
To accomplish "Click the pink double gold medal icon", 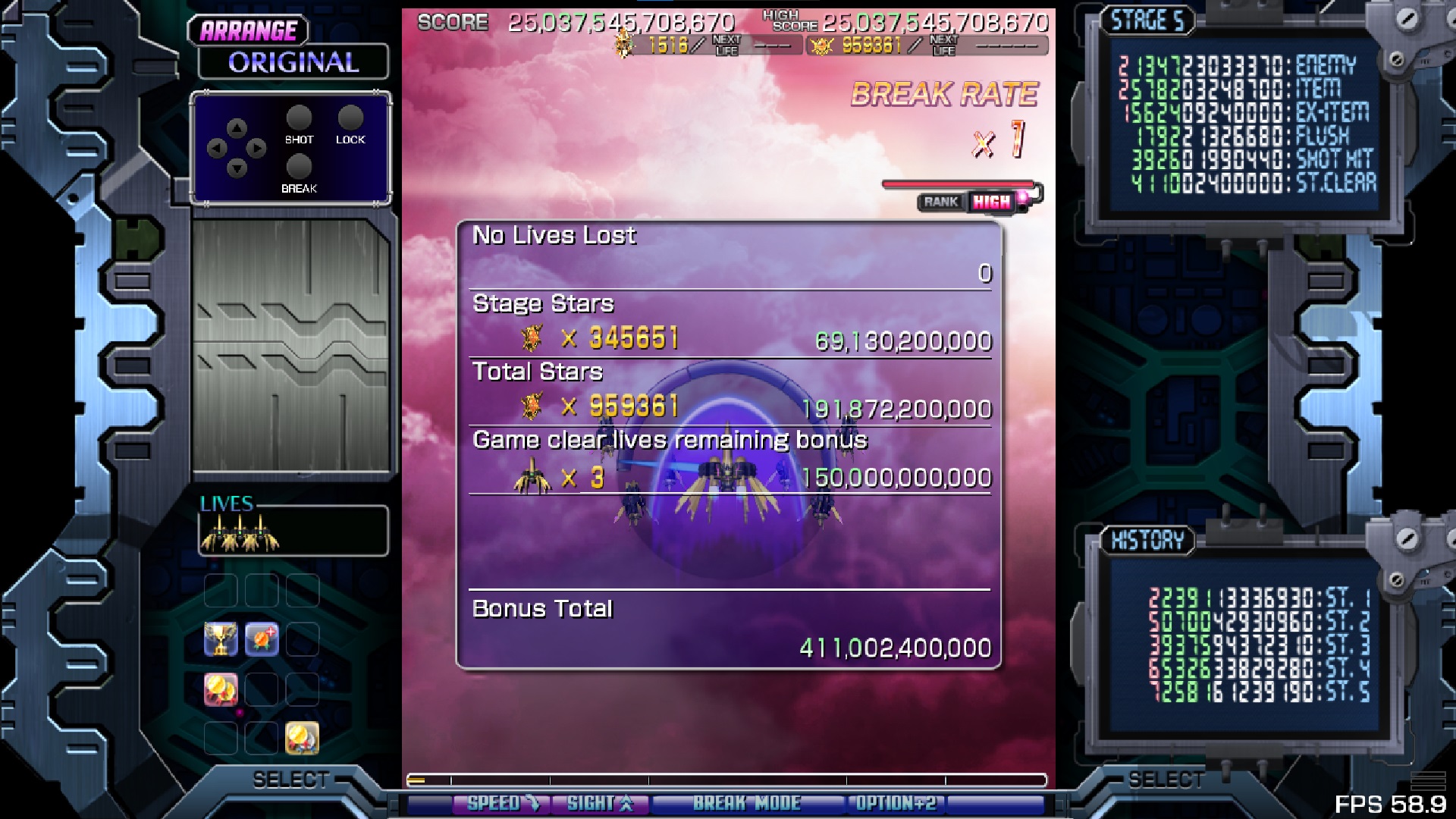I will (221, 689).
